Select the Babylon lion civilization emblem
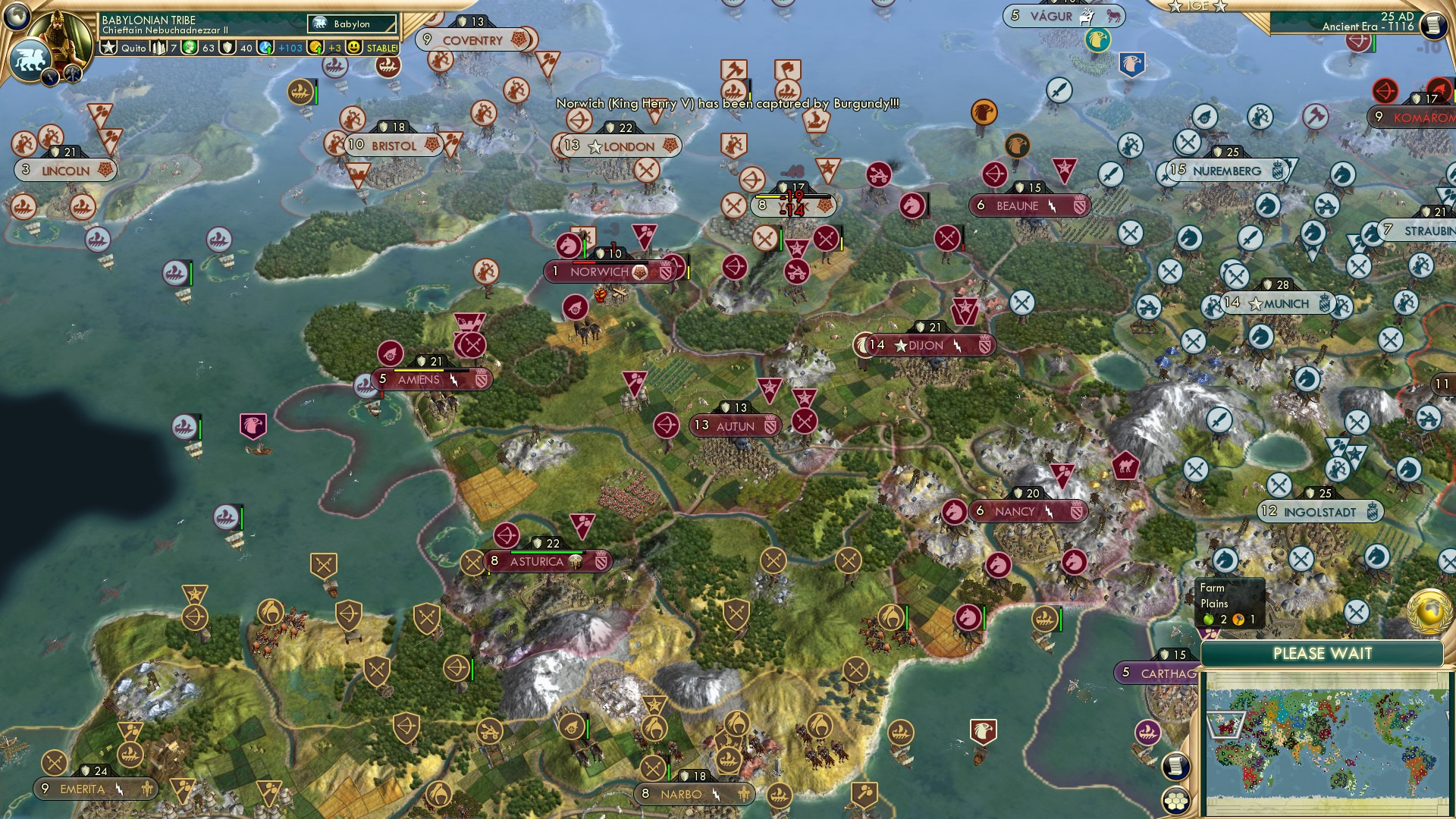 tap(29, 61)
